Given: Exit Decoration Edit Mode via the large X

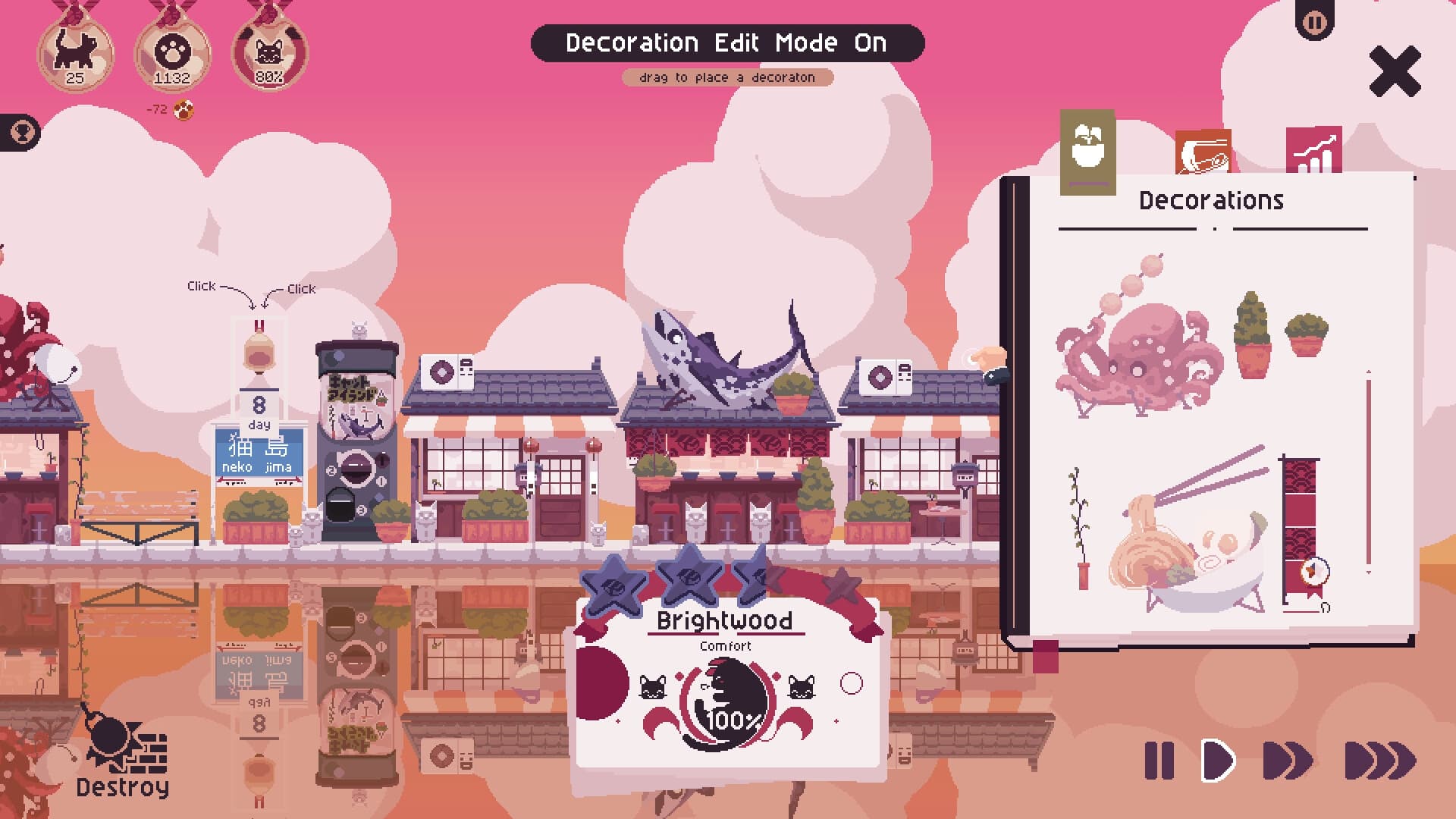Looking at the screenshot, I should [x=1395, y=72].
